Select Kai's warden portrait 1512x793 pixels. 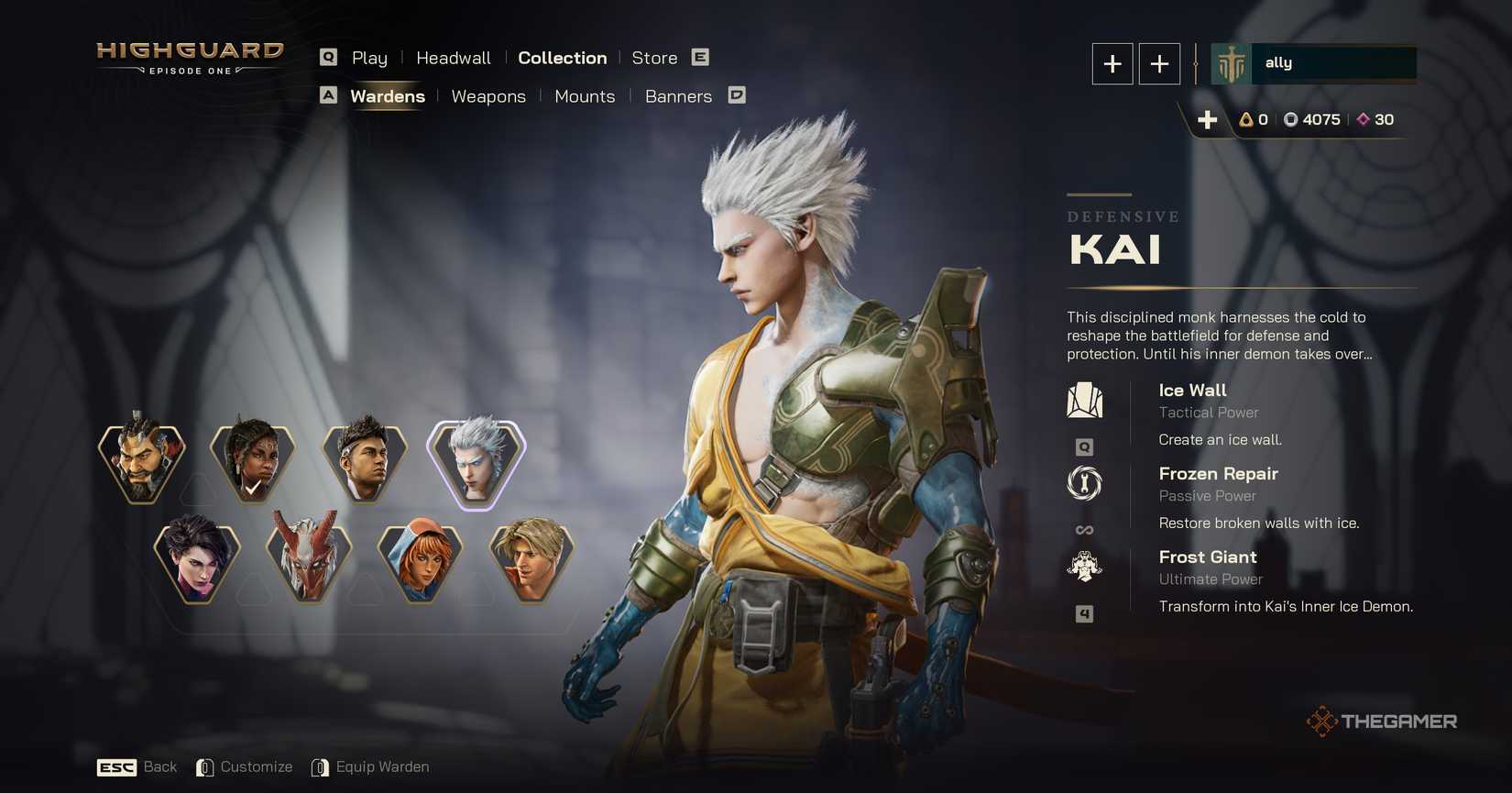point(475,461)
